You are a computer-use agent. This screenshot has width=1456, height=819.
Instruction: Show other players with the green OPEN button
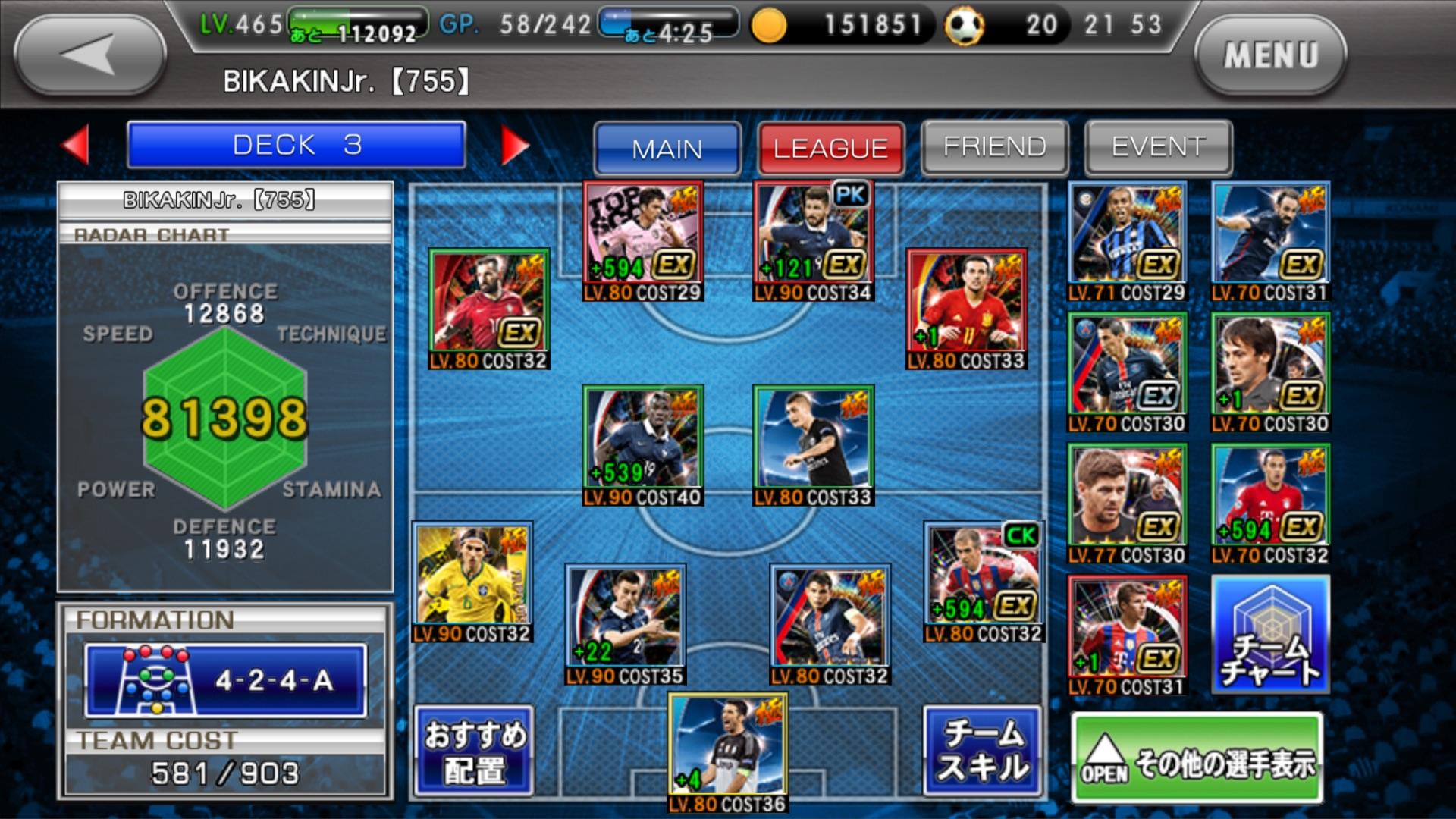1197,759
